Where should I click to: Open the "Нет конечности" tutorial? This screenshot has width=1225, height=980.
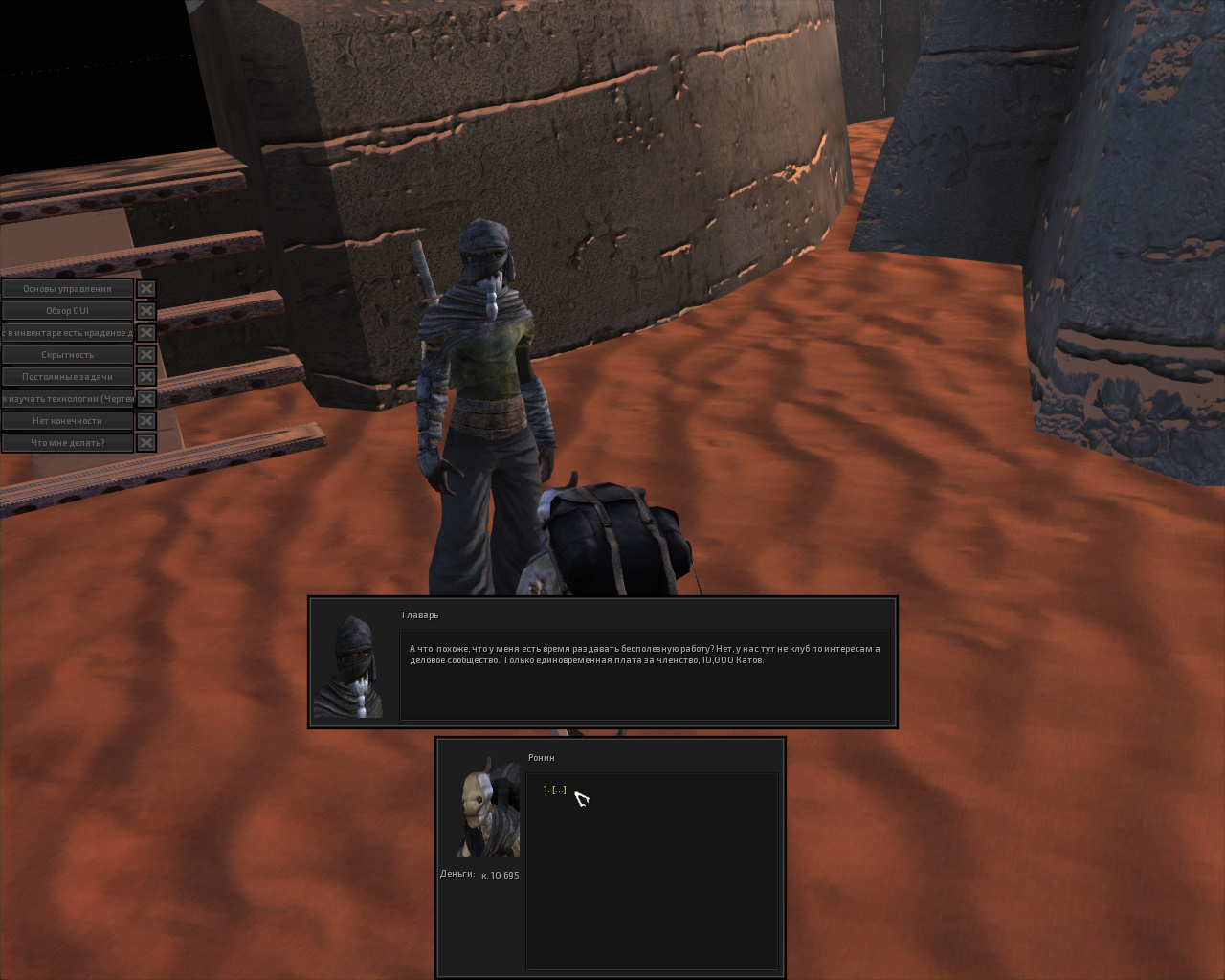[x=67, y=421]
